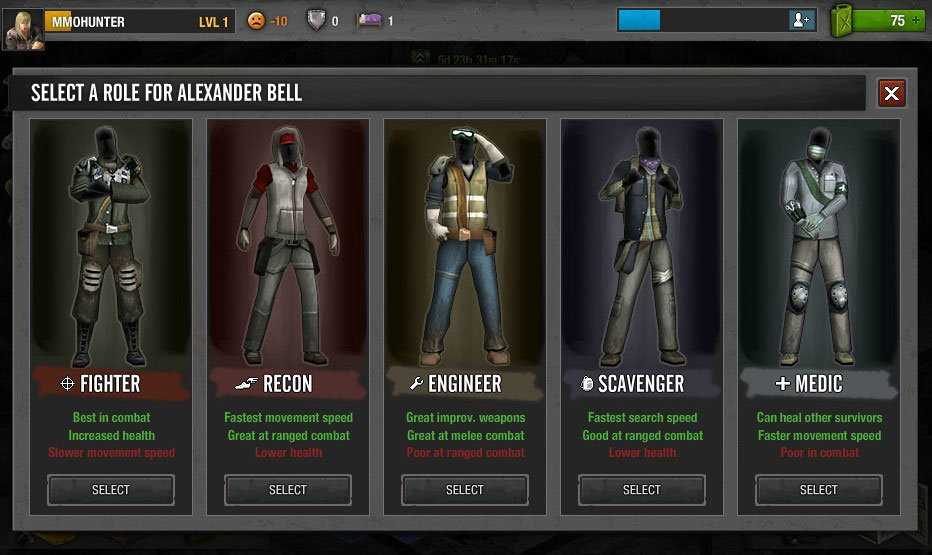Image resolution: width=932 pixels, height=555 pixels.
Task: Open the shield defense indicator
Action: pyautogui.click(x=315, y=21)
